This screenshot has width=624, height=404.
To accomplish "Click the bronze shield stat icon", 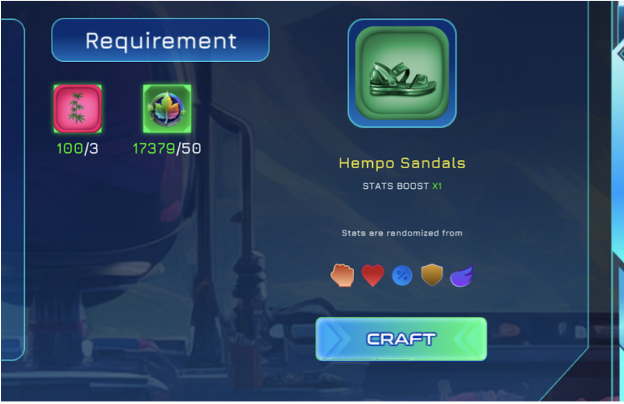I will [x=431, y=275].
